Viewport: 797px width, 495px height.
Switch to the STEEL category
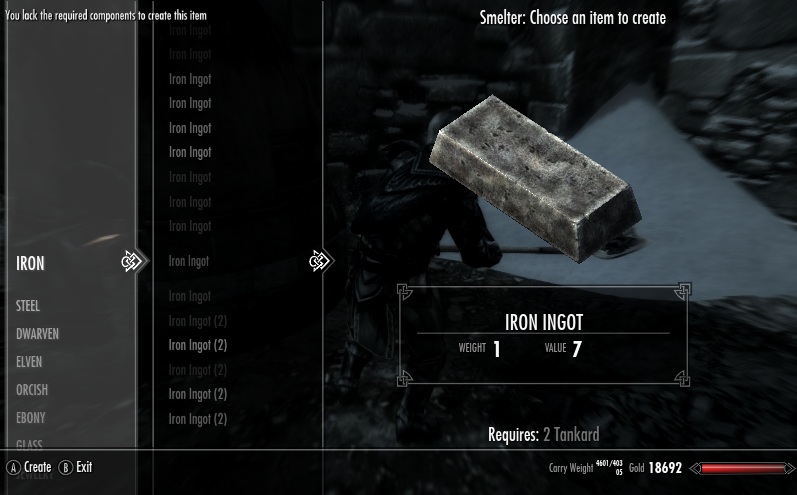point(28,306)
